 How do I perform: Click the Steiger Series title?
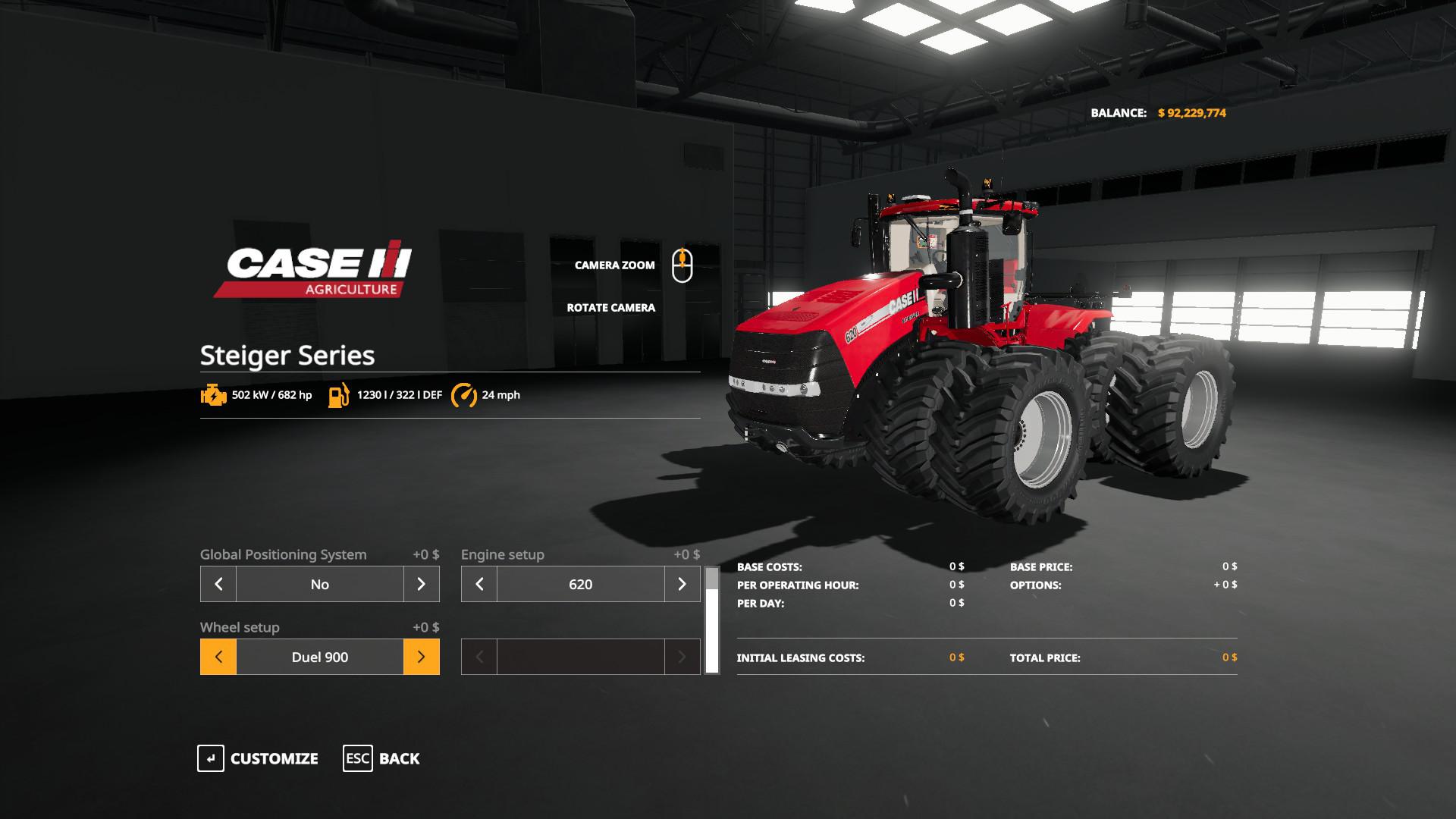point(286,355)
